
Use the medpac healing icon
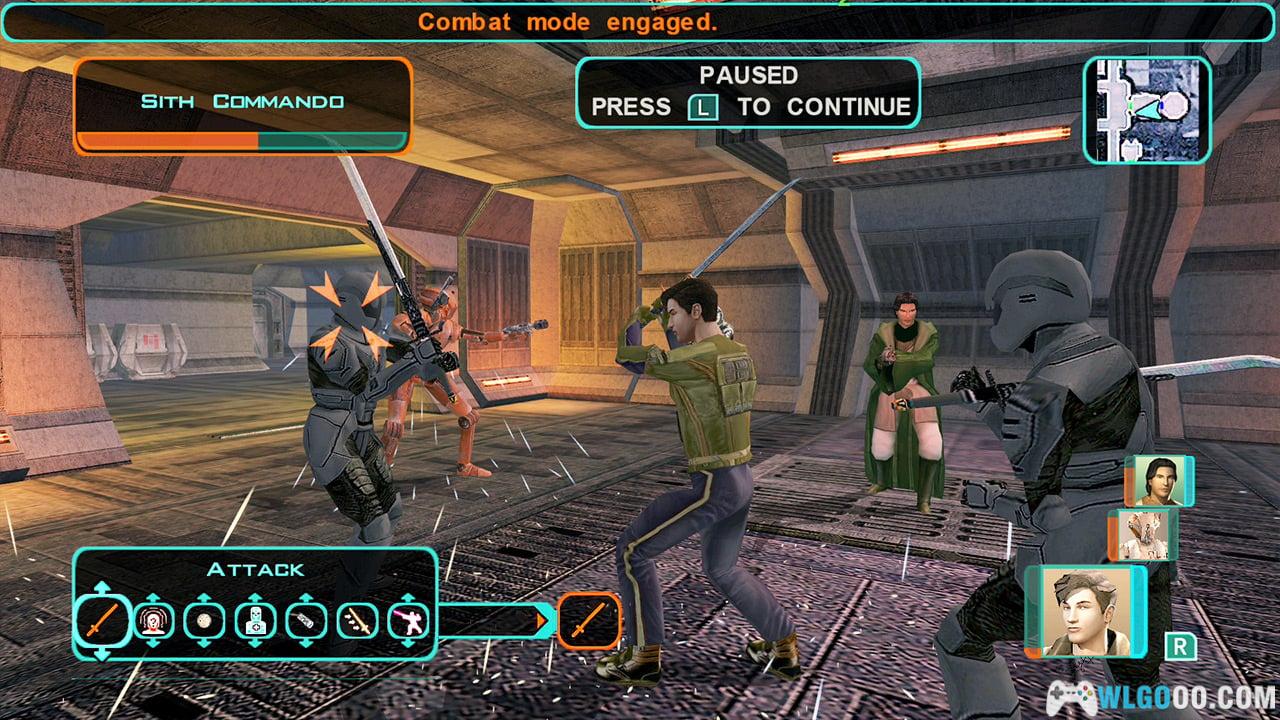[255, 621]
